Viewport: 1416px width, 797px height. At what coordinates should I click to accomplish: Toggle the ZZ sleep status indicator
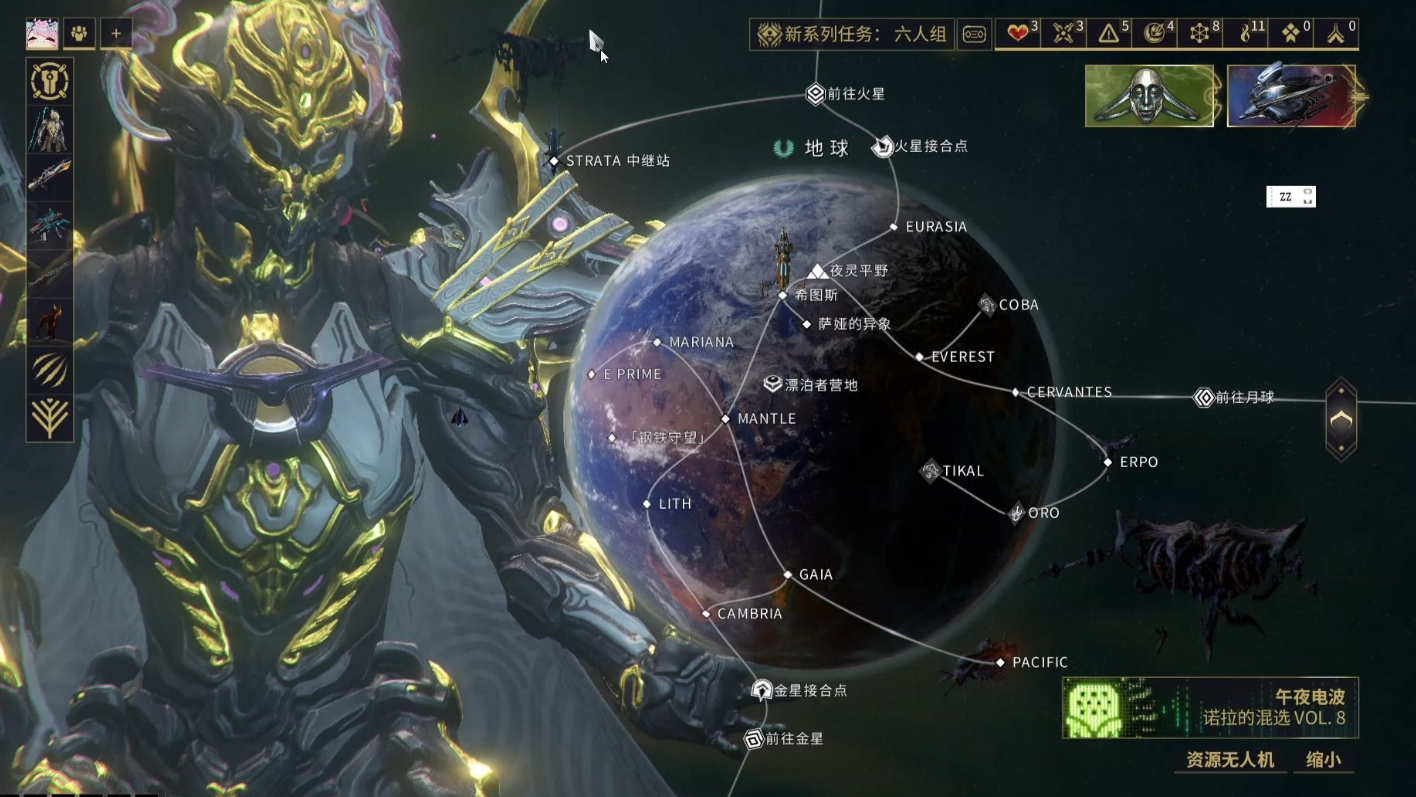[x=1291, y=196]
